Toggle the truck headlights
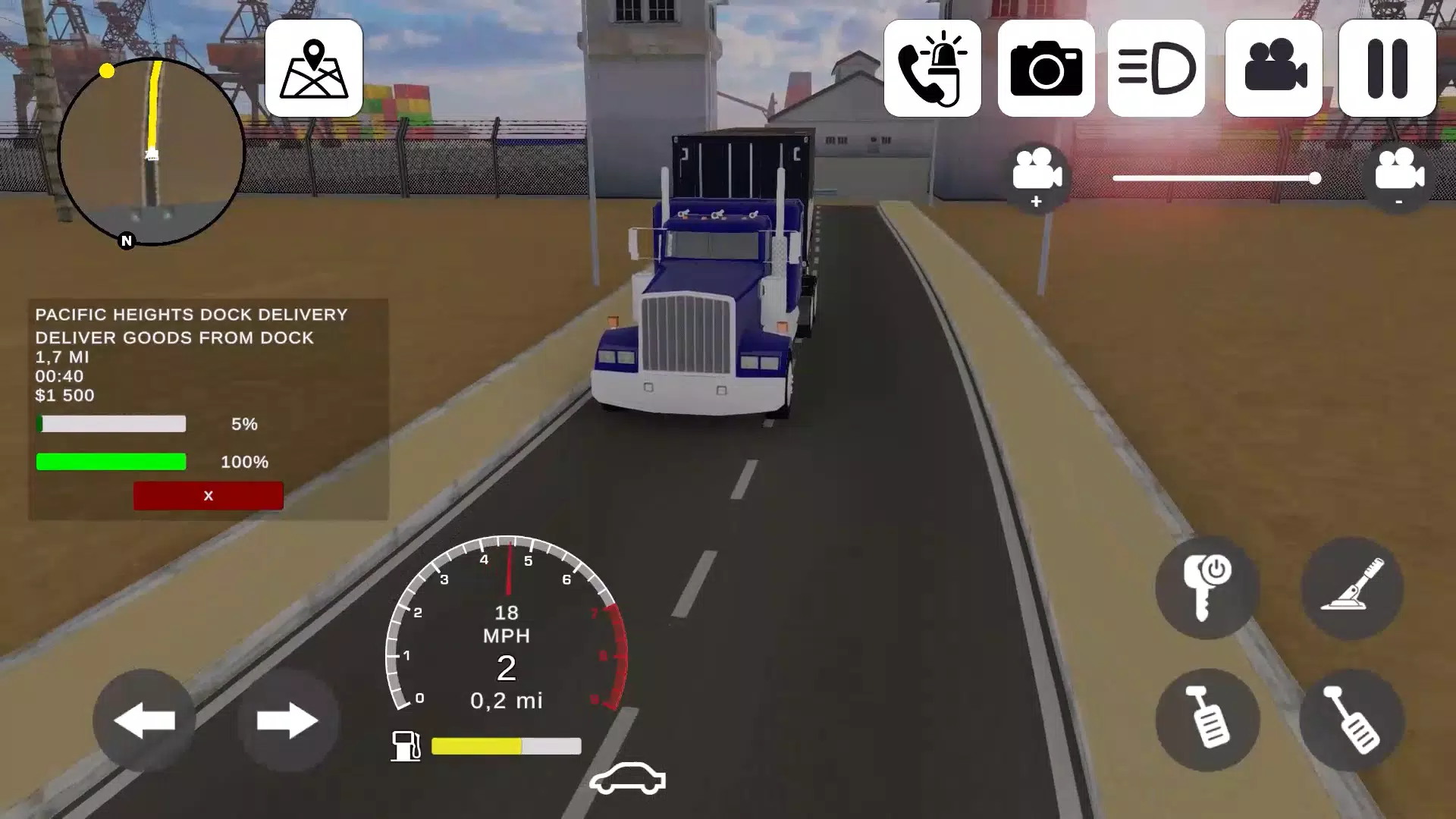 click(1156, 68)
